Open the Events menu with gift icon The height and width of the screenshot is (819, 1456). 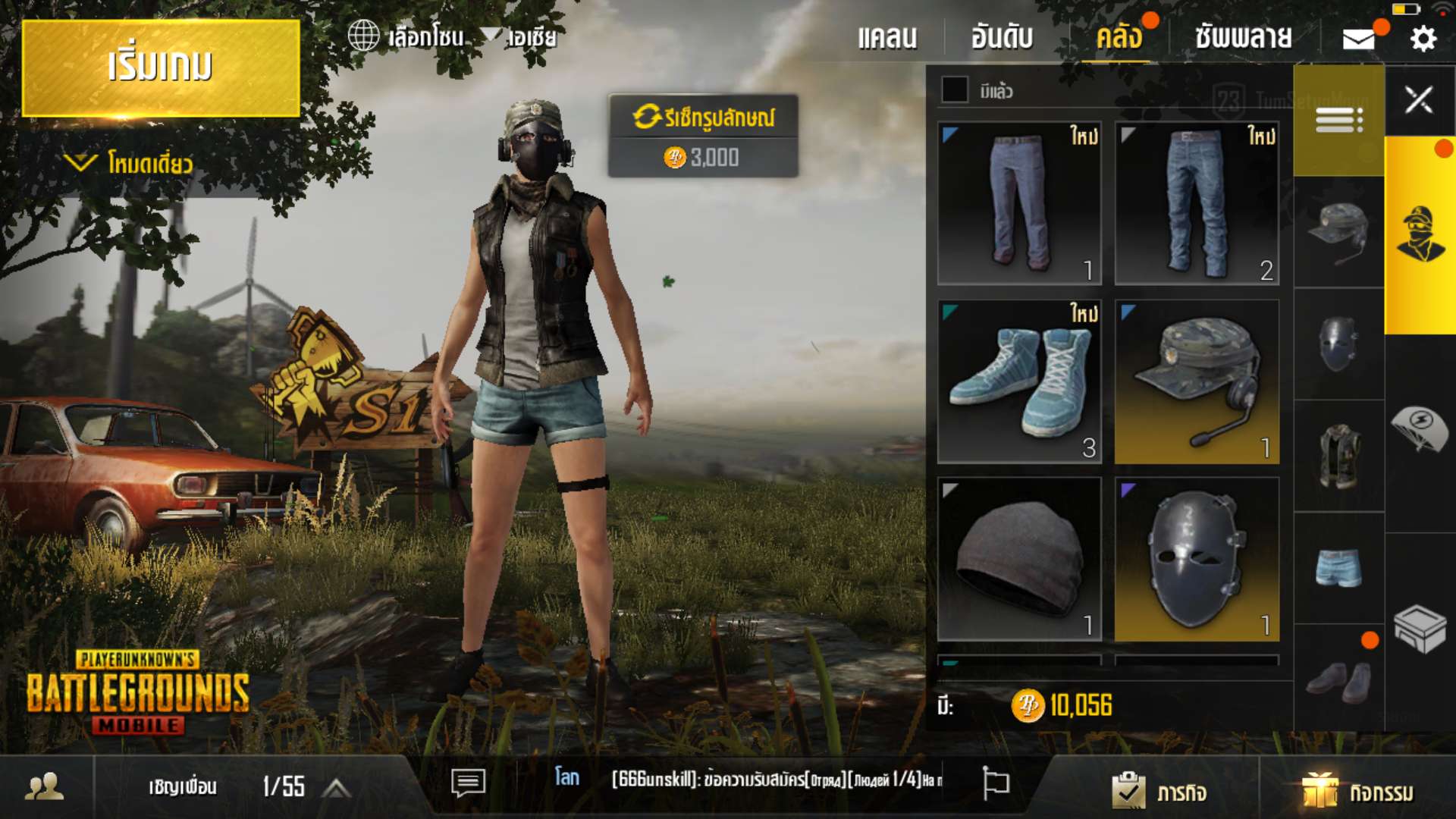pos(1357,792)
